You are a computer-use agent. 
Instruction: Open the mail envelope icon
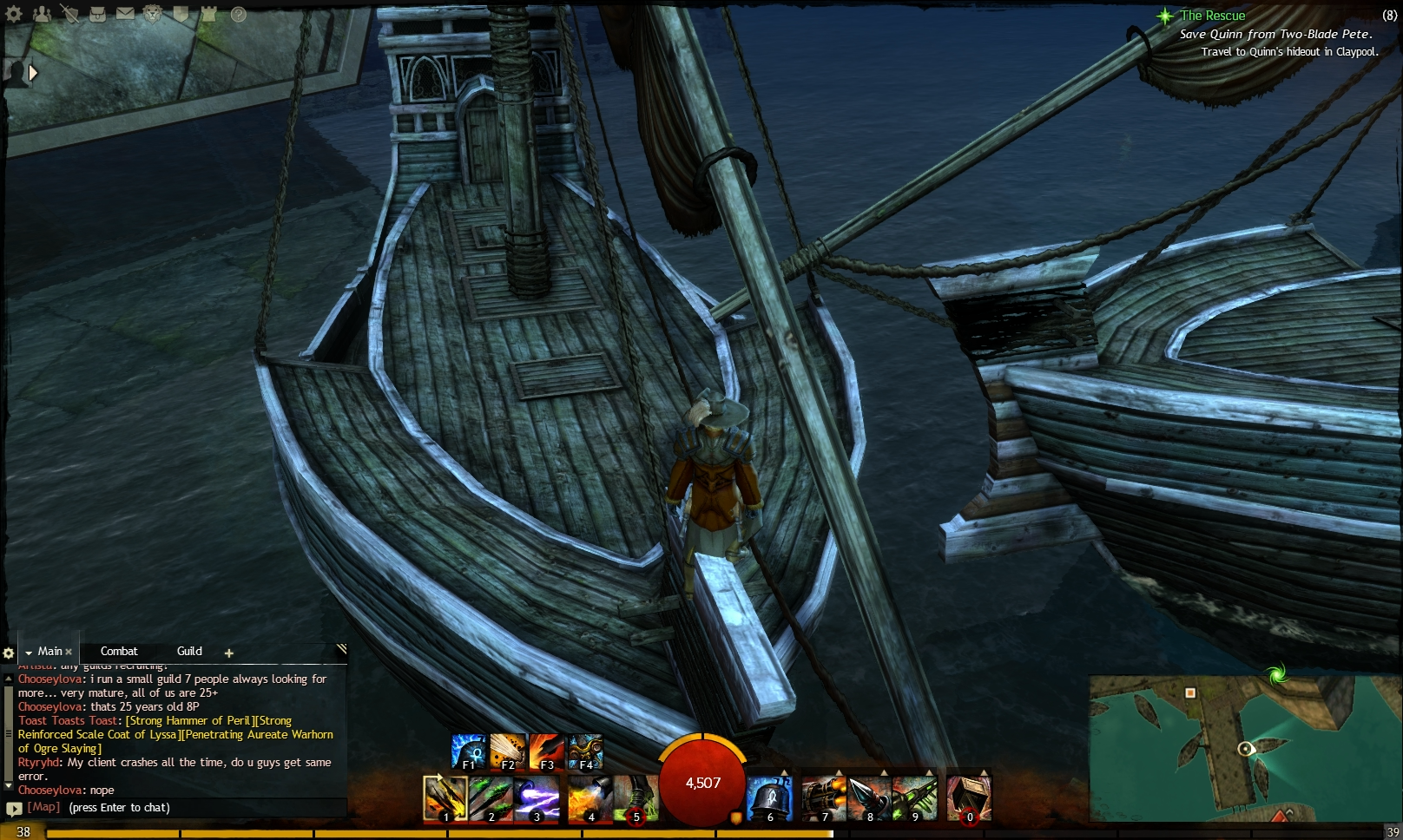(x=125, y=15)
